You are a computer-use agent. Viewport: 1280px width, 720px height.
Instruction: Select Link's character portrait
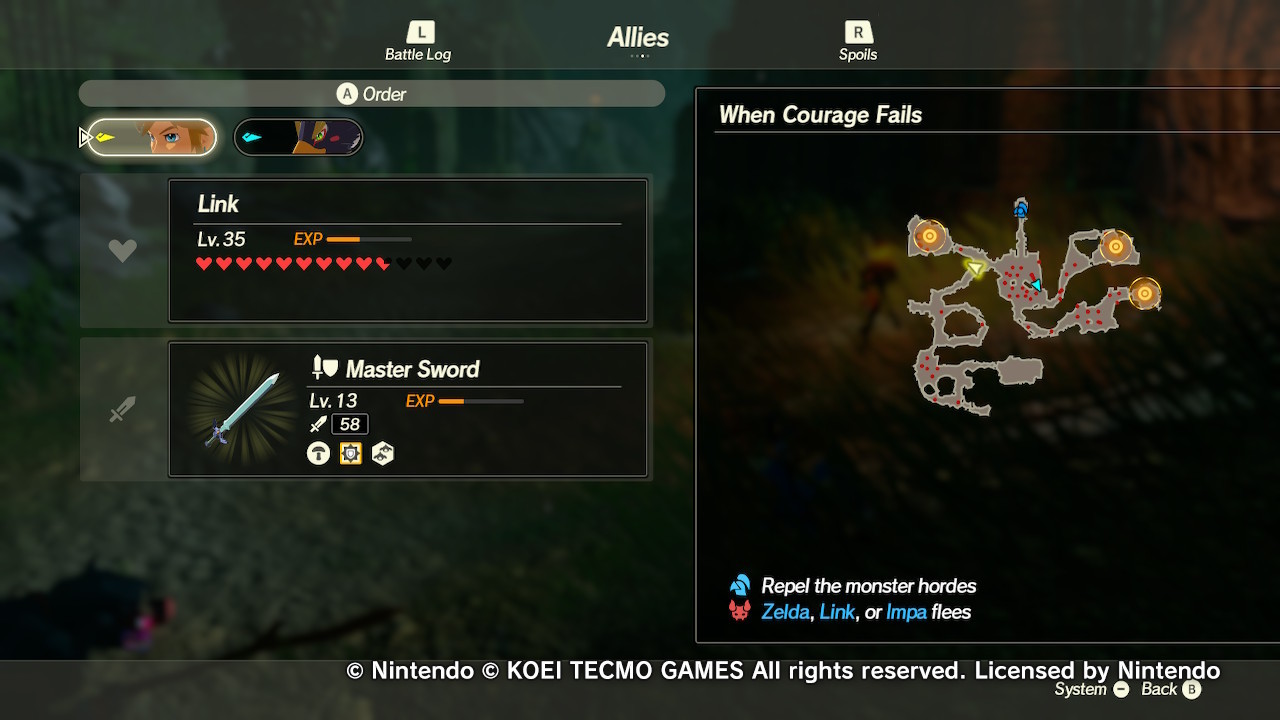click(x=150, y=136)
